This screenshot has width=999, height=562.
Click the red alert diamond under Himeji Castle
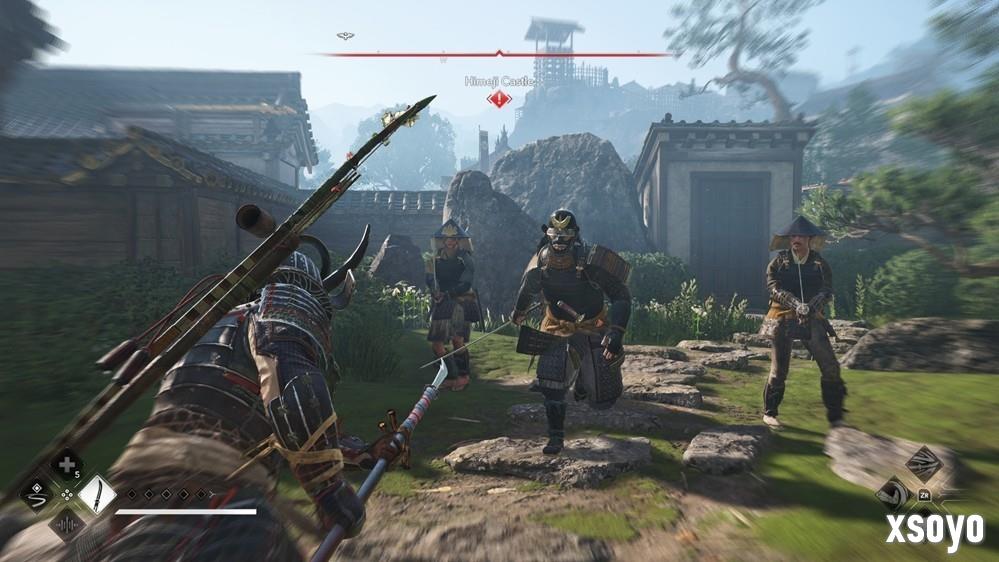pos(498,98)
